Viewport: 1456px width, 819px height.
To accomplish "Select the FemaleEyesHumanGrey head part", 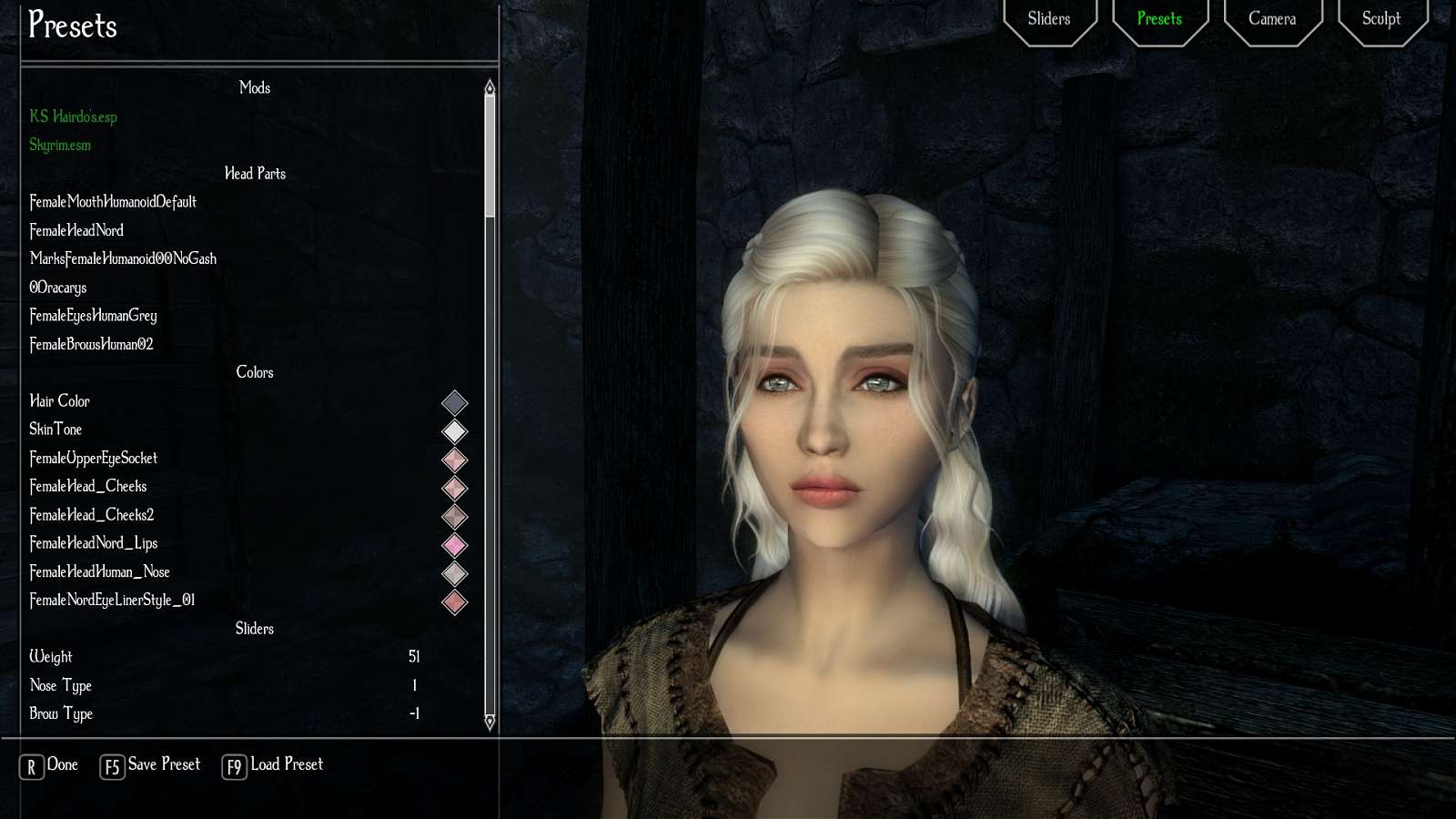I will tap(94, 316).
